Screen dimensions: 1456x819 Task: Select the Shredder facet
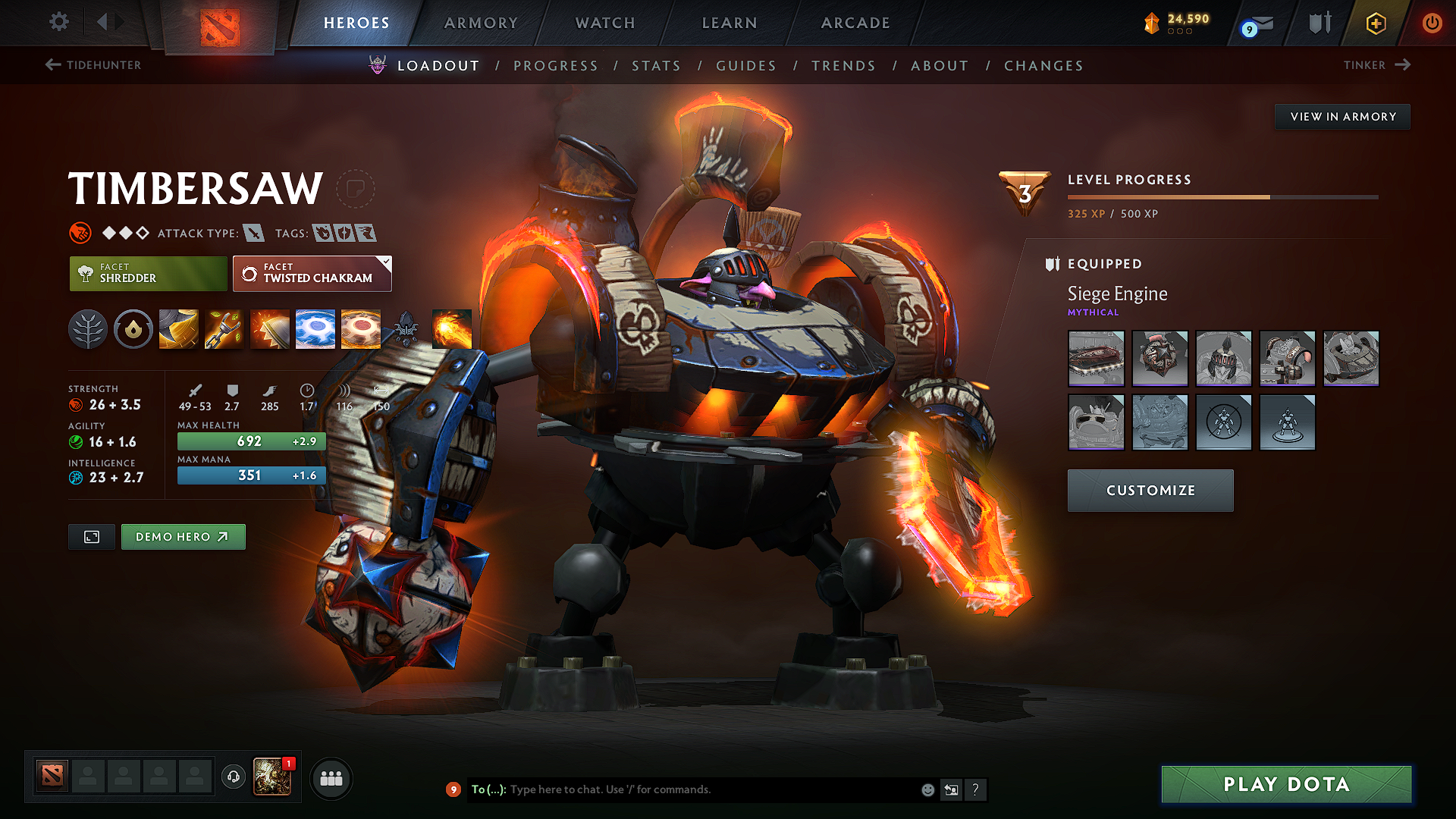pyautogui.click(x=148, y=274)
